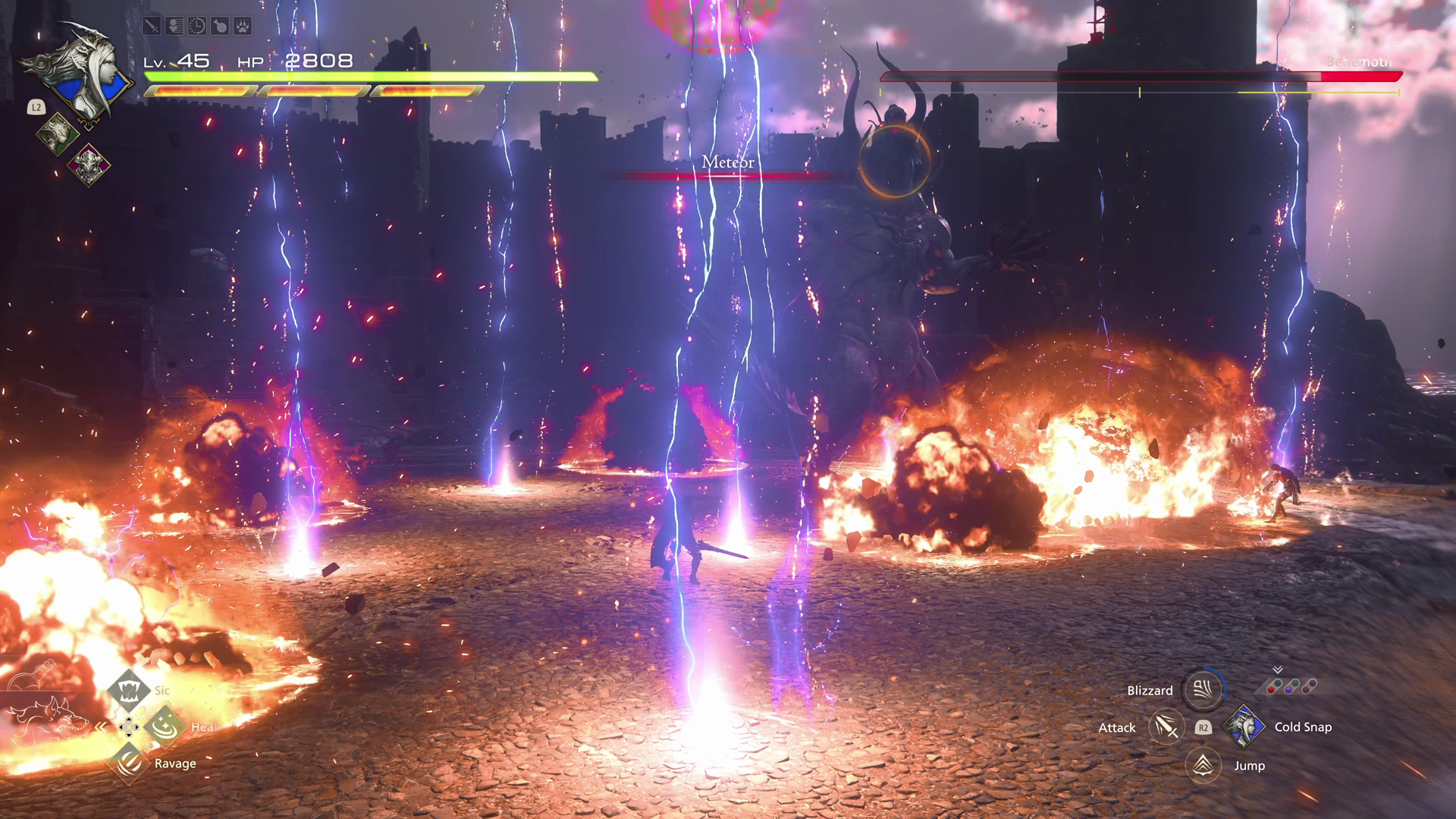The height and width of the screenshot is (819, 1456).
Task: Choose Torgal's Heal command
Action: [x=165, y=727]
